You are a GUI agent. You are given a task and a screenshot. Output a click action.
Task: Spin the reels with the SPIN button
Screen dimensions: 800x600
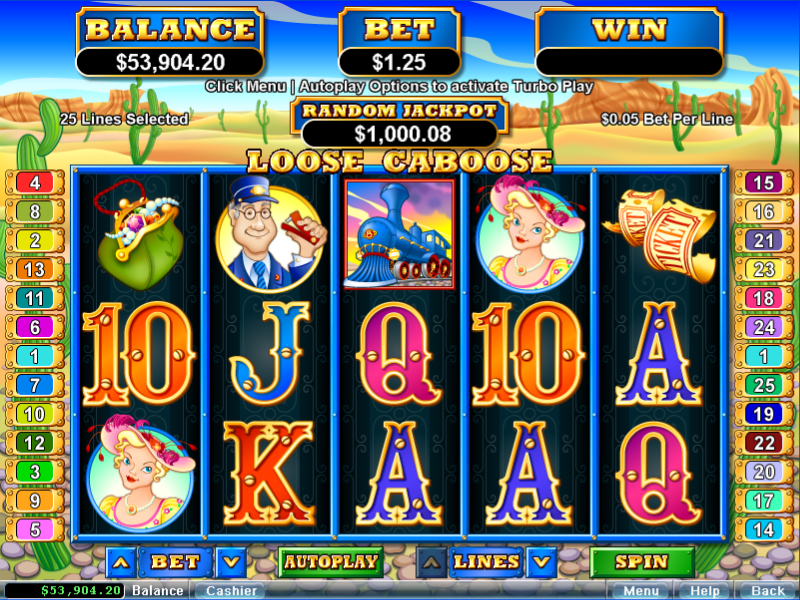641,562
